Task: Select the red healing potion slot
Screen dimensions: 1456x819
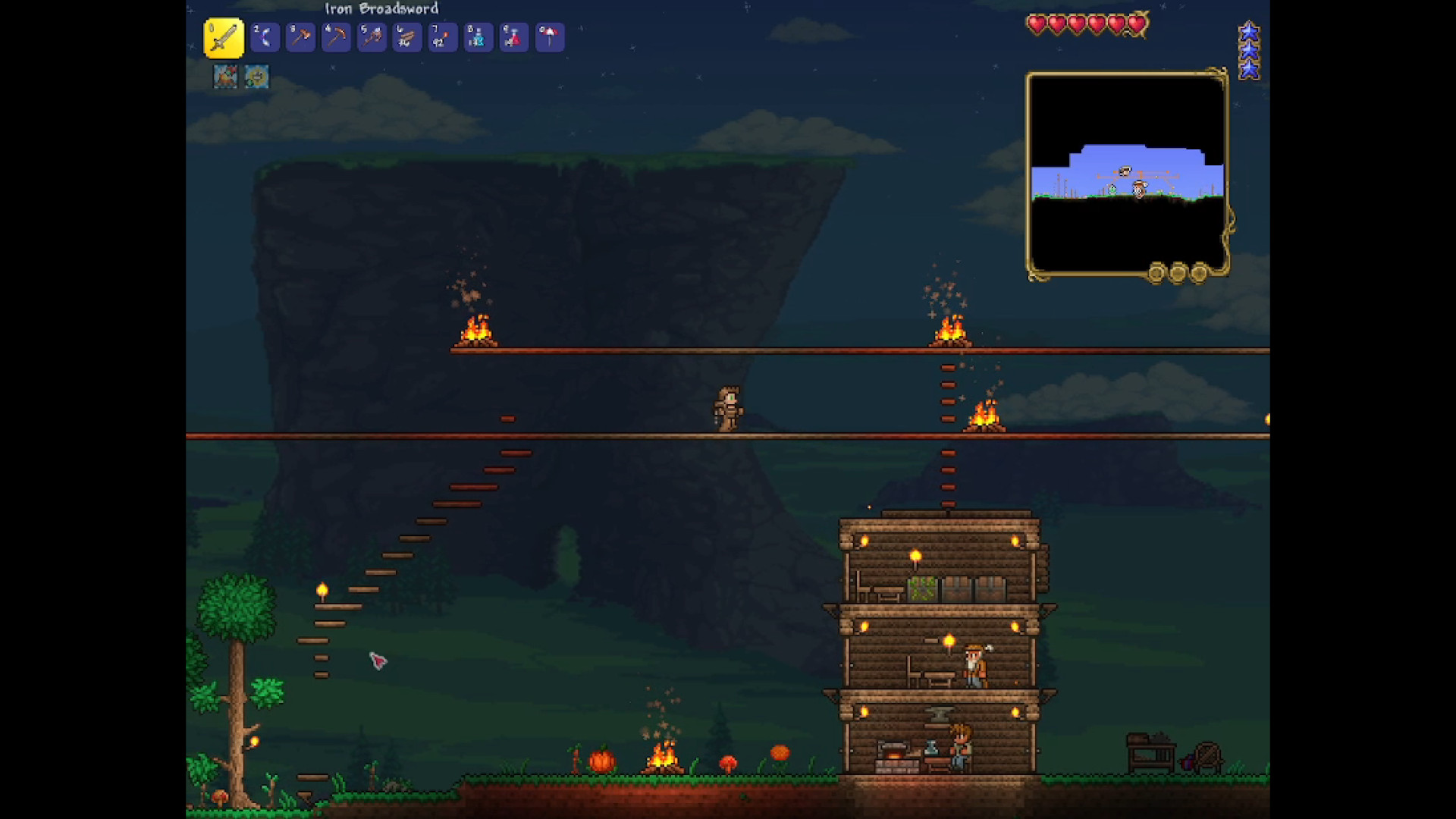Action: point(514,37)
